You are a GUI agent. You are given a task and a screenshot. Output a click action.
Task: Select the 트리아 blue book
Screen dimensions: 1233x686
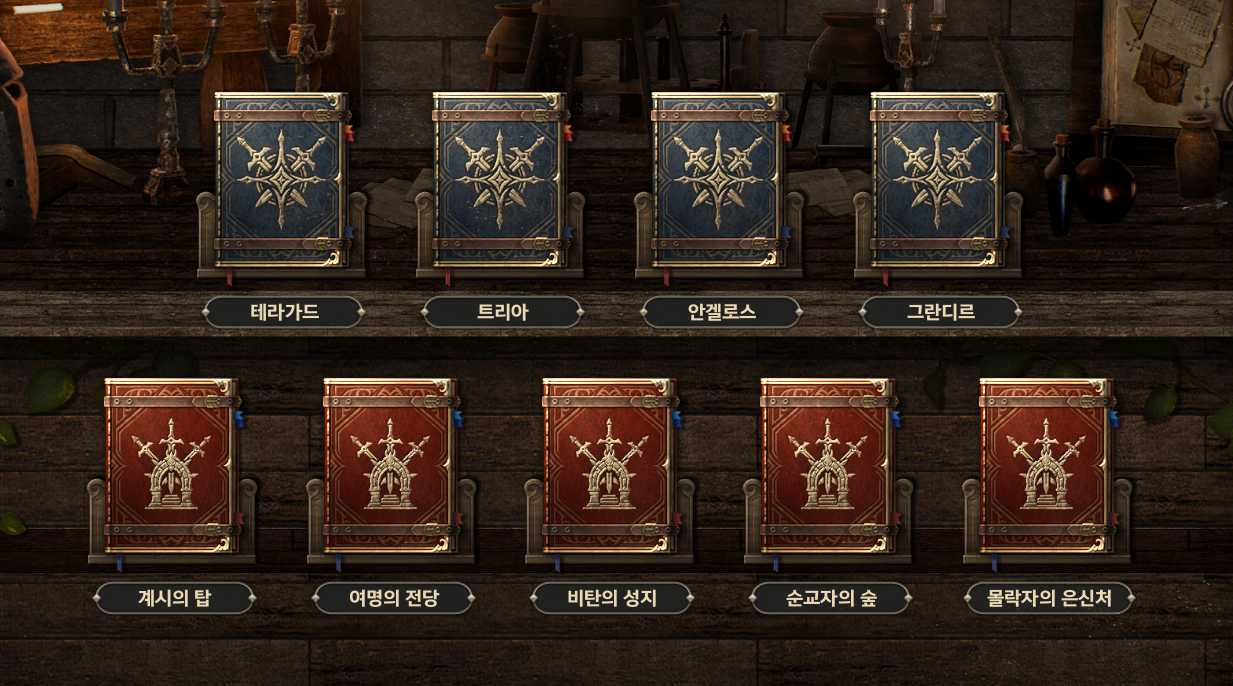501,180
